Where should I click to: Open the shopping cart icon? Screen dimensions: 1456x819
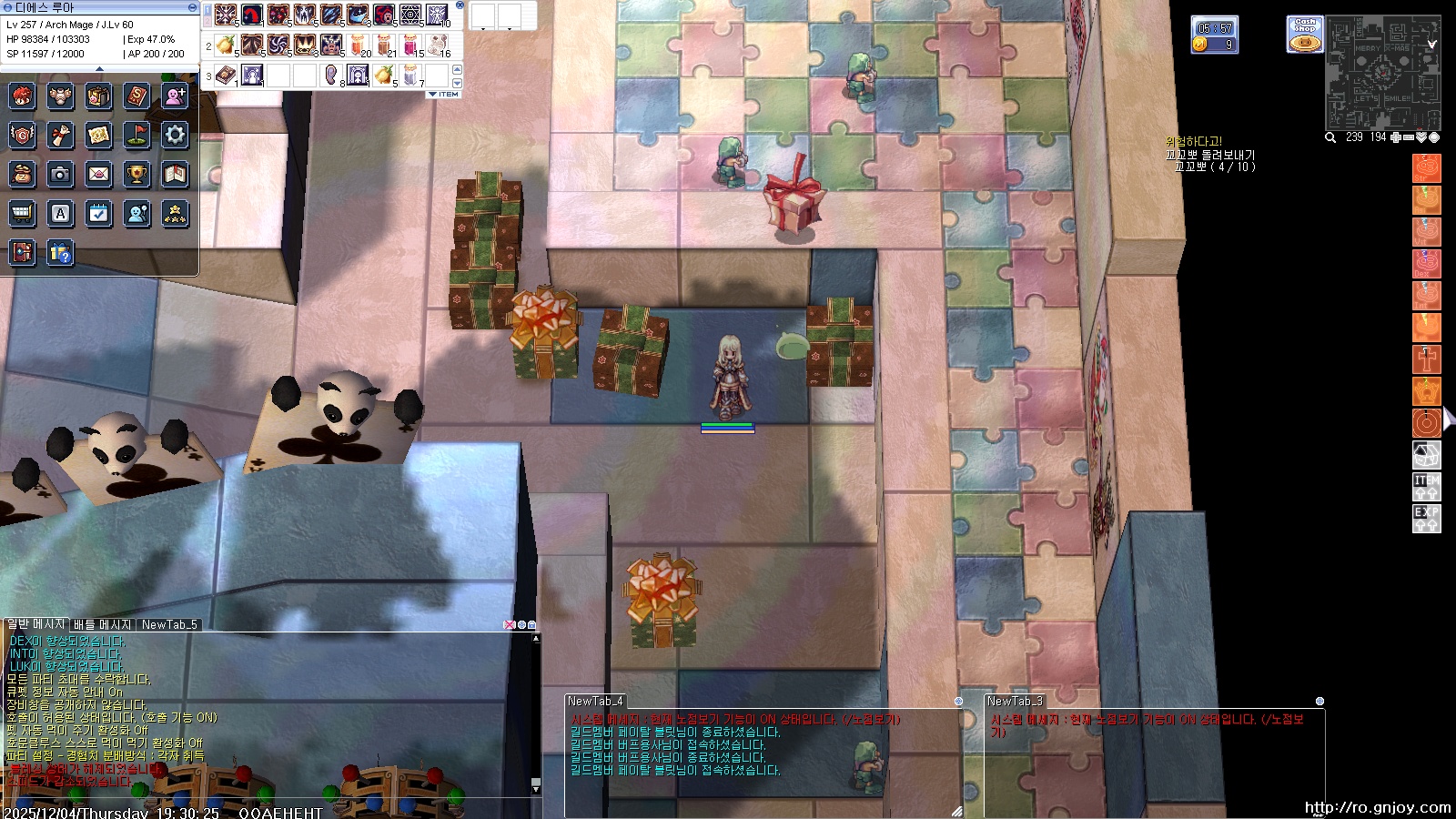(22, 213)
